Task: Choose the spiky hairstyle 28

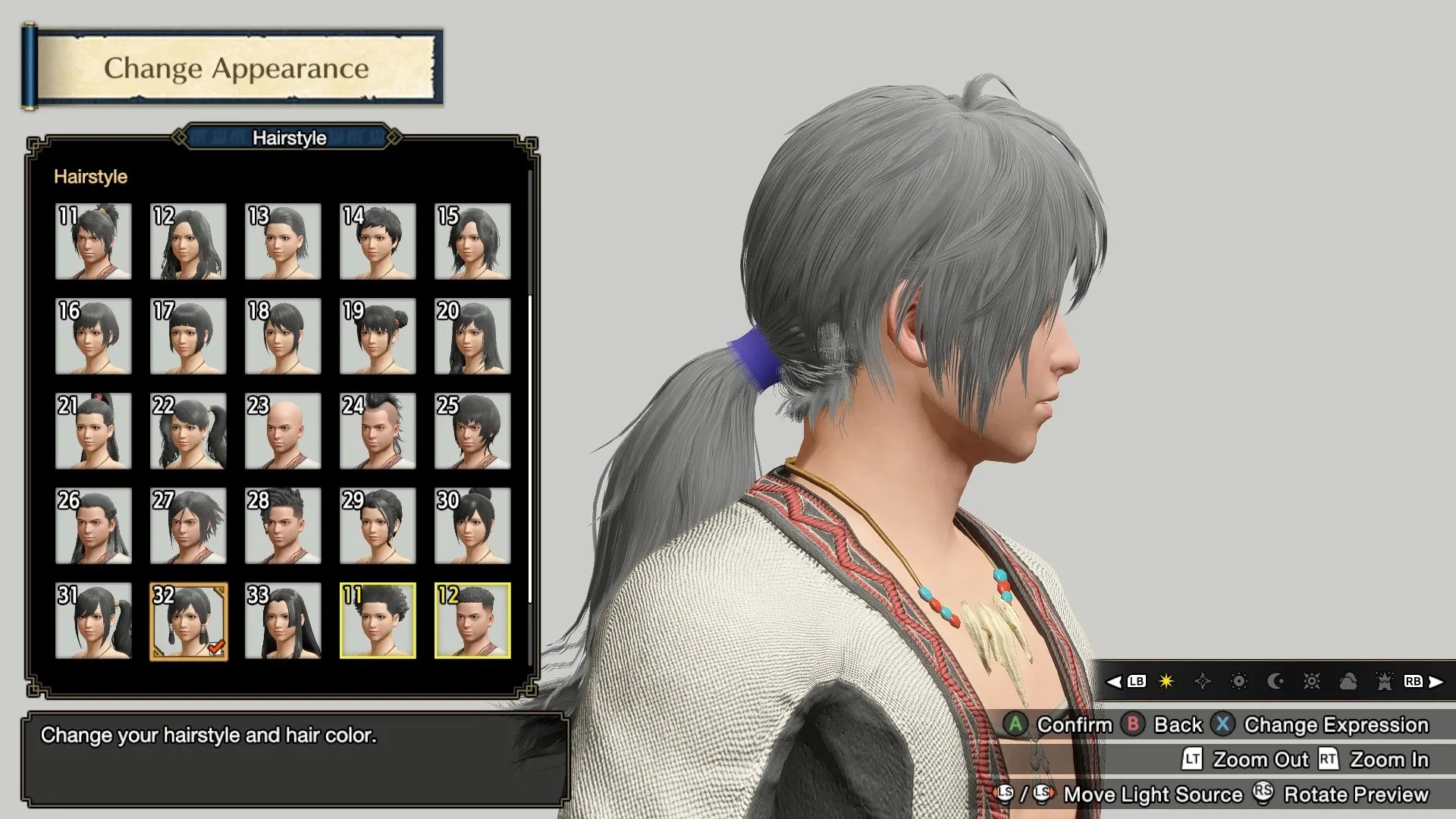Action: click(283, 526)
